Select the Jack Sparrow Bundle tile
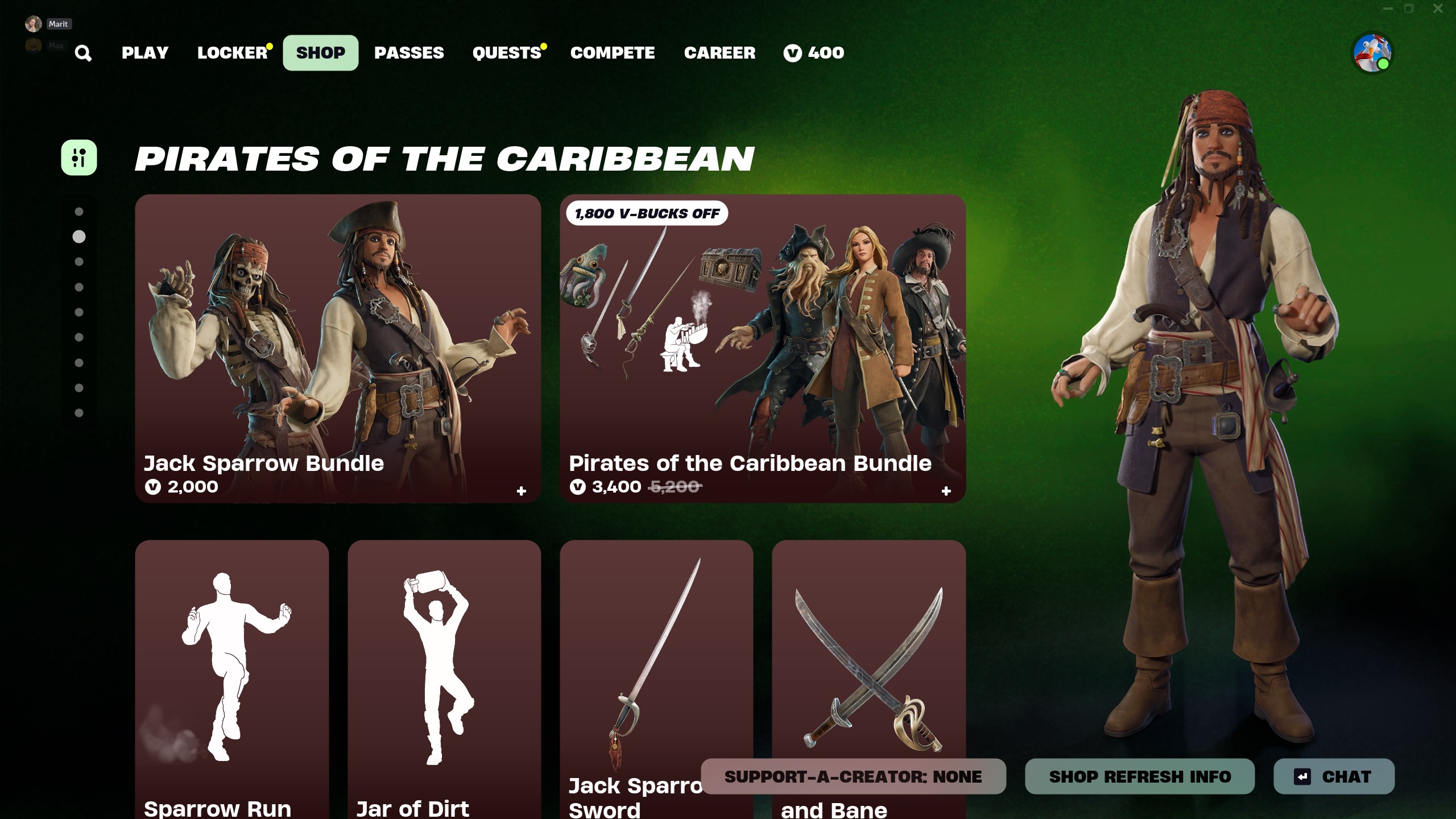1456x819 pixels. point(338,348)
